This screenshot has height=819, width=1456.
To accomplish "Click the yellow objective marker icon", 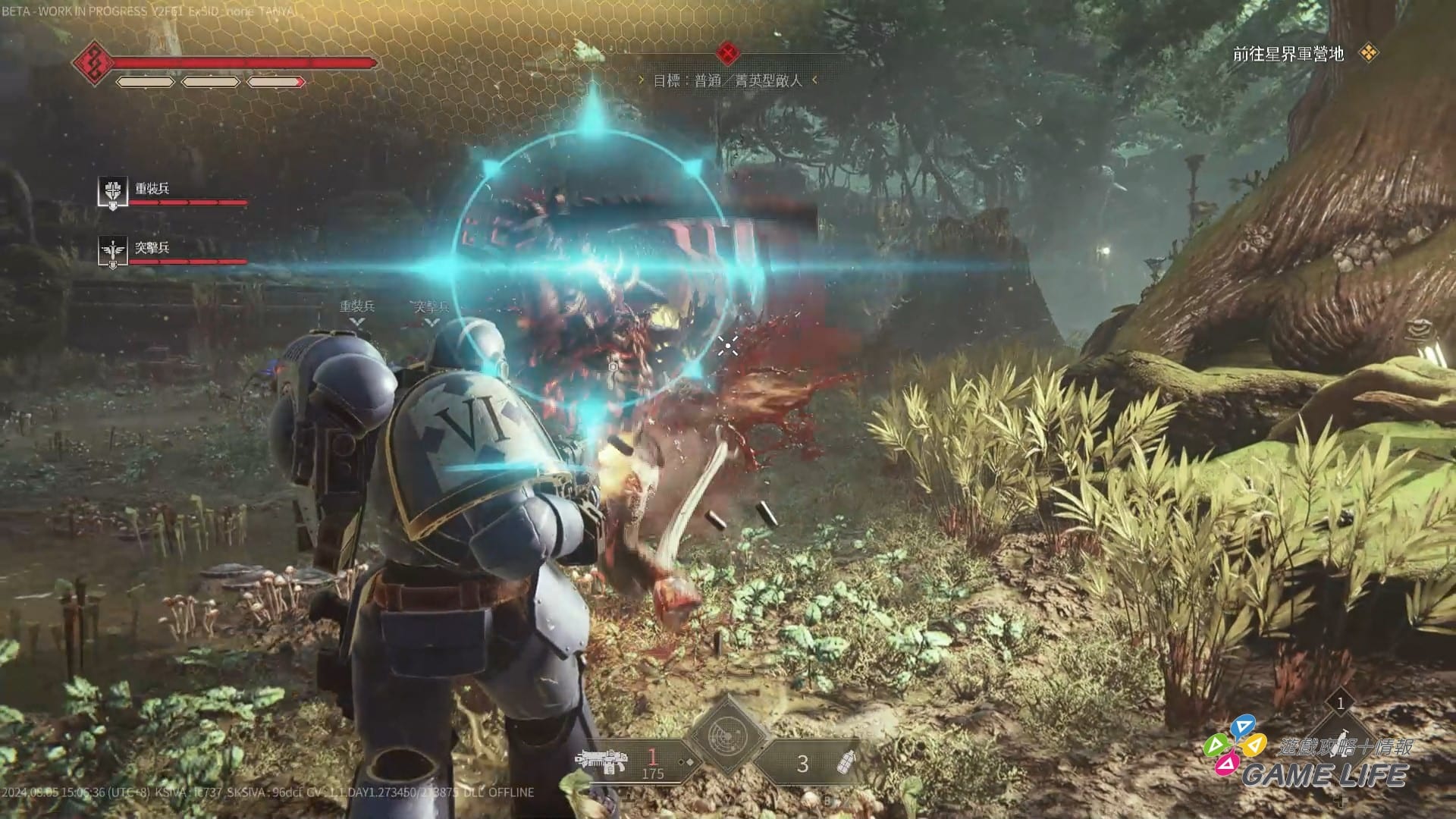I will point(1369,53).
